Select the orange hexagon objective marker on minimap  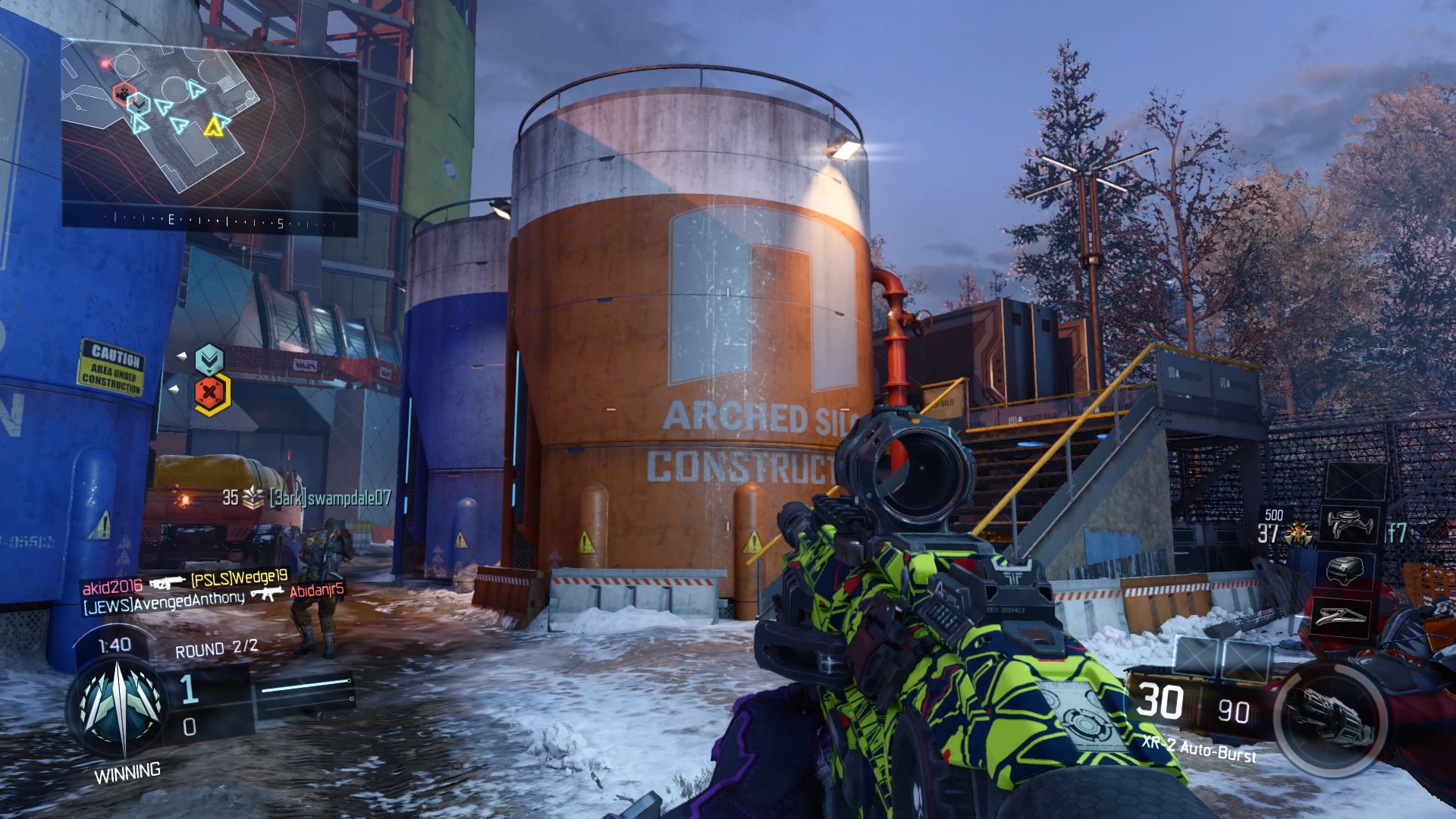[124, 93]
